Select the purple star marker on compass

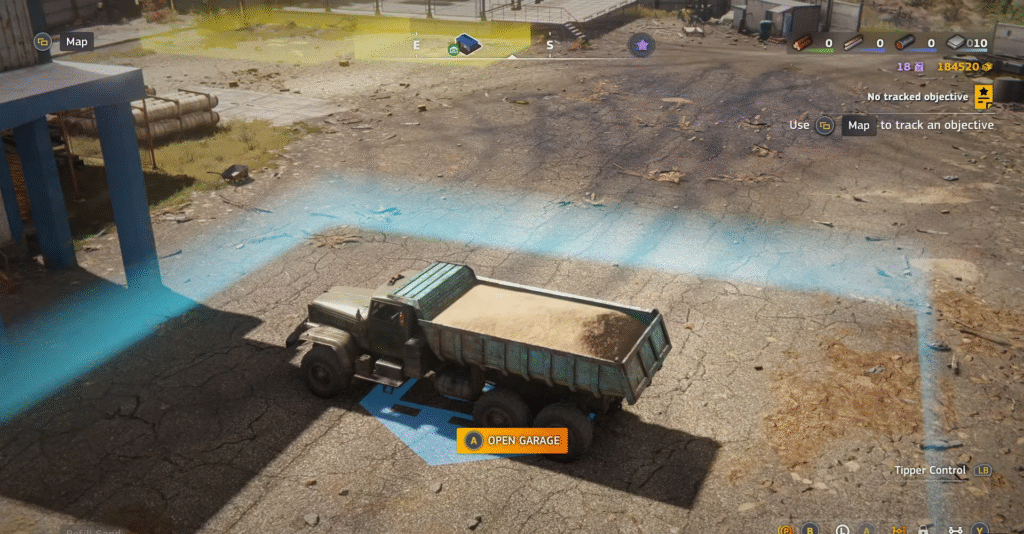(x=641, y=44)
